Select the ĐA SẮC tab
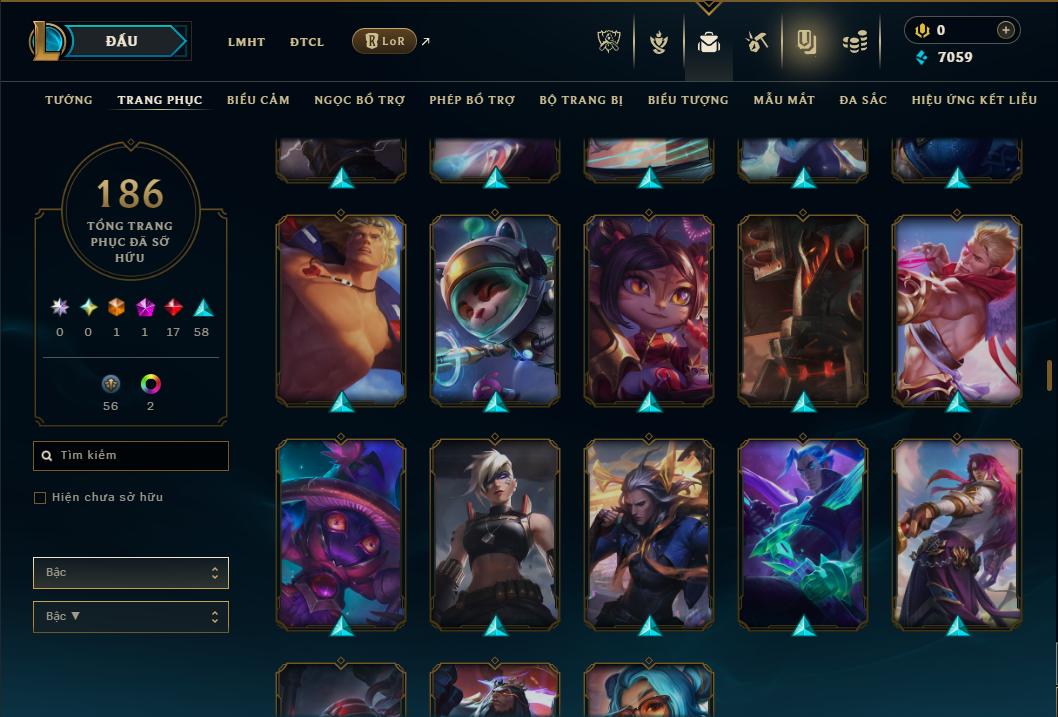 tap(863, 100)
